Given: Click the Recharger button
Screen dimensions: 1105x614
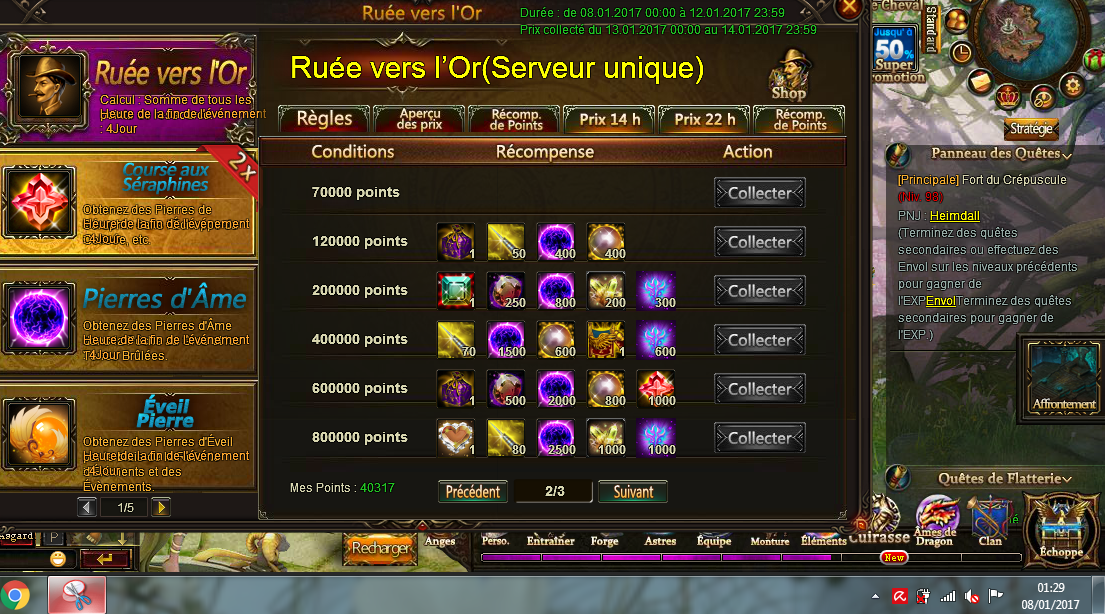Looking at the screenshot, I should (x=380, y=548).
